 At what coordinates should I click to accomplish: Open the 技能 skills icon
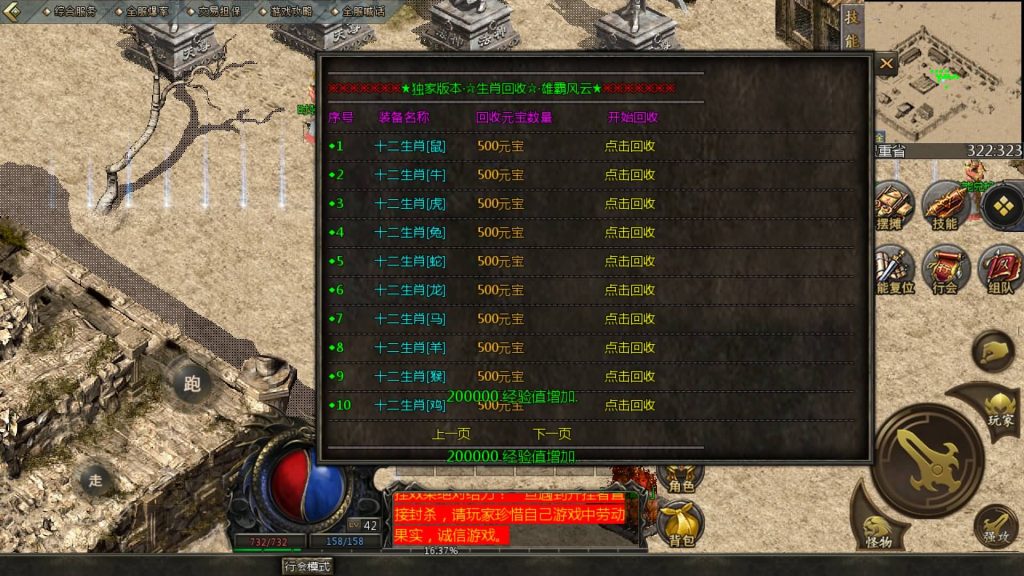coord(943,206)
